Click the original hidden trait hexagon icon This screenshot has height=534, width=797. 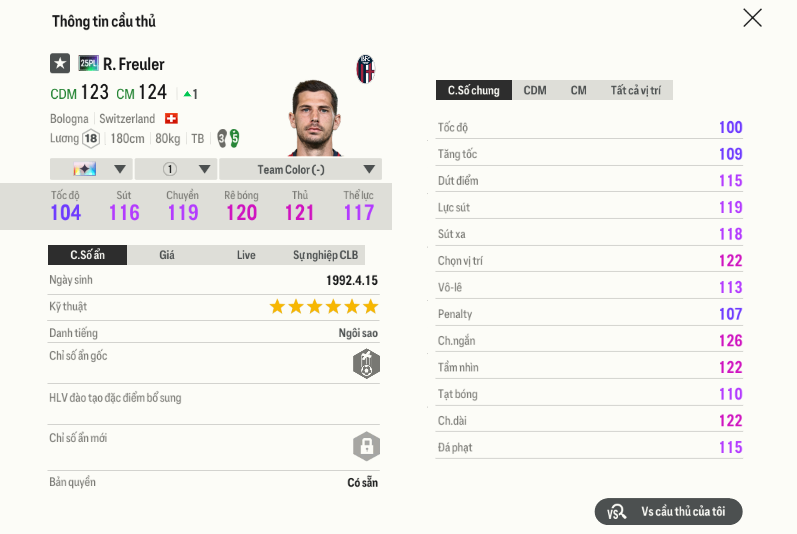click(366, 364)
